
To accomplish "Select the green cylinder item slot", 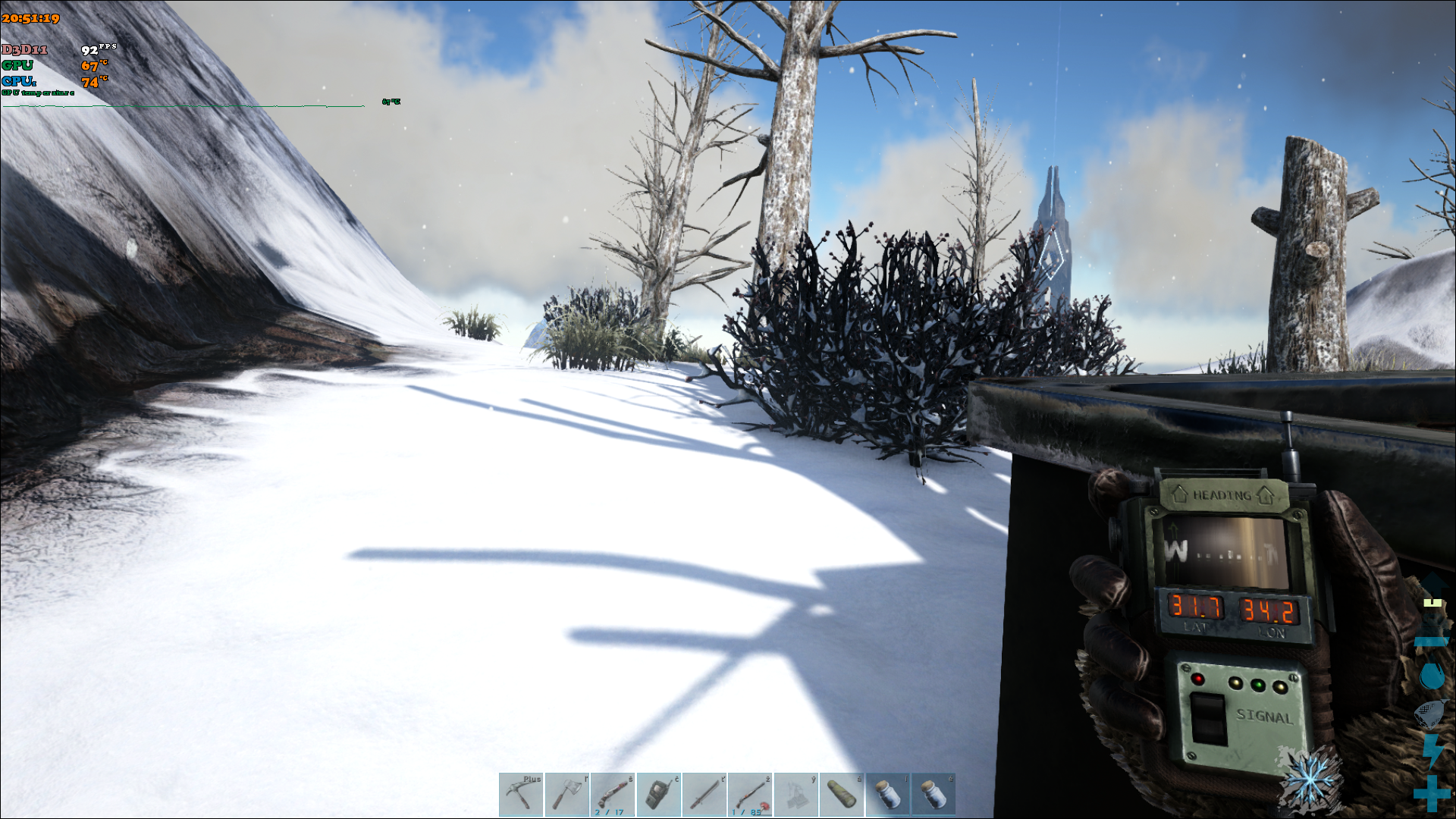I will [x=842, y=794].
